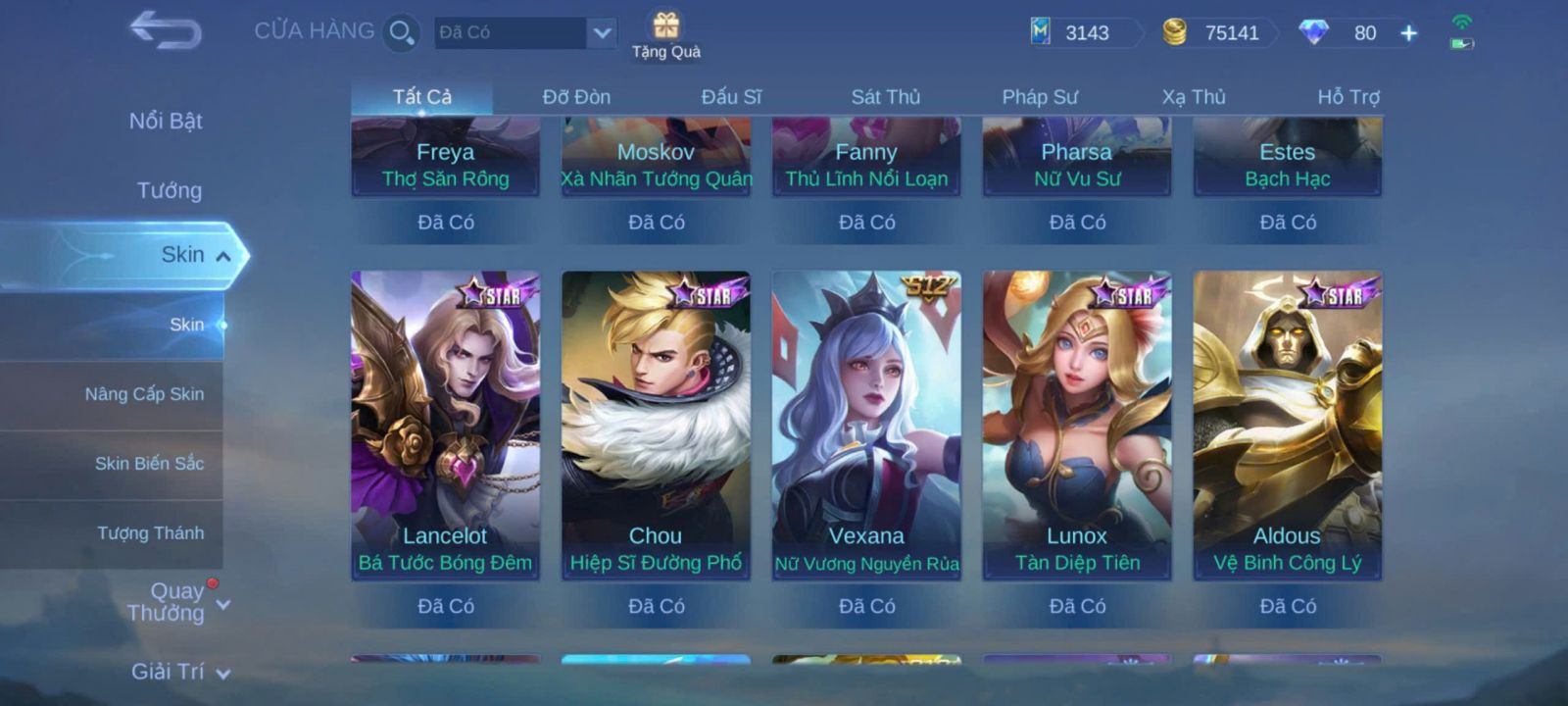
Task: Choose the Tượng Thánh submenu
Action: tap(150, 533)
